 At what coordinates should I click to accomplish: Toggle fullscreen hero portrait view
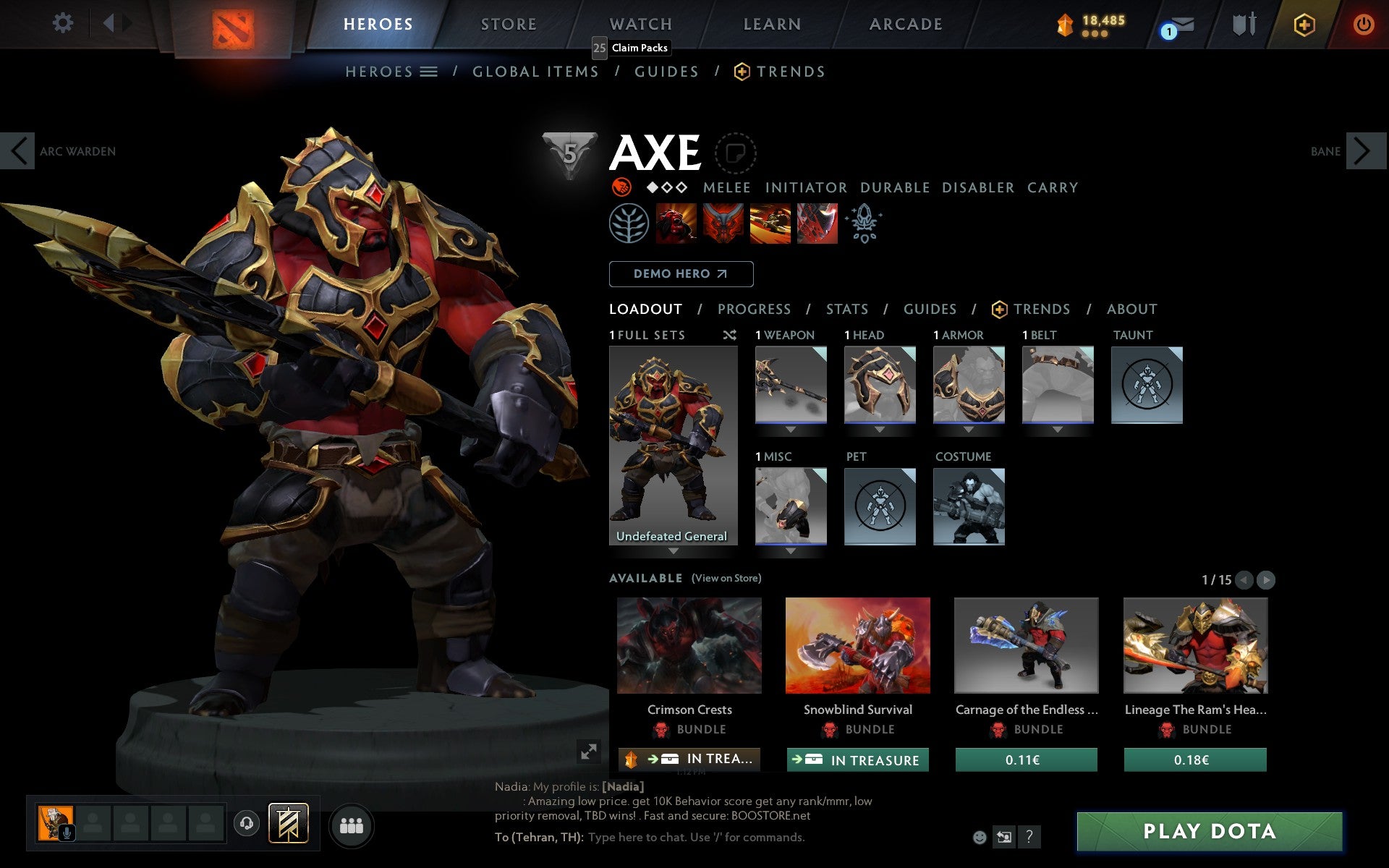pos(588,752)
